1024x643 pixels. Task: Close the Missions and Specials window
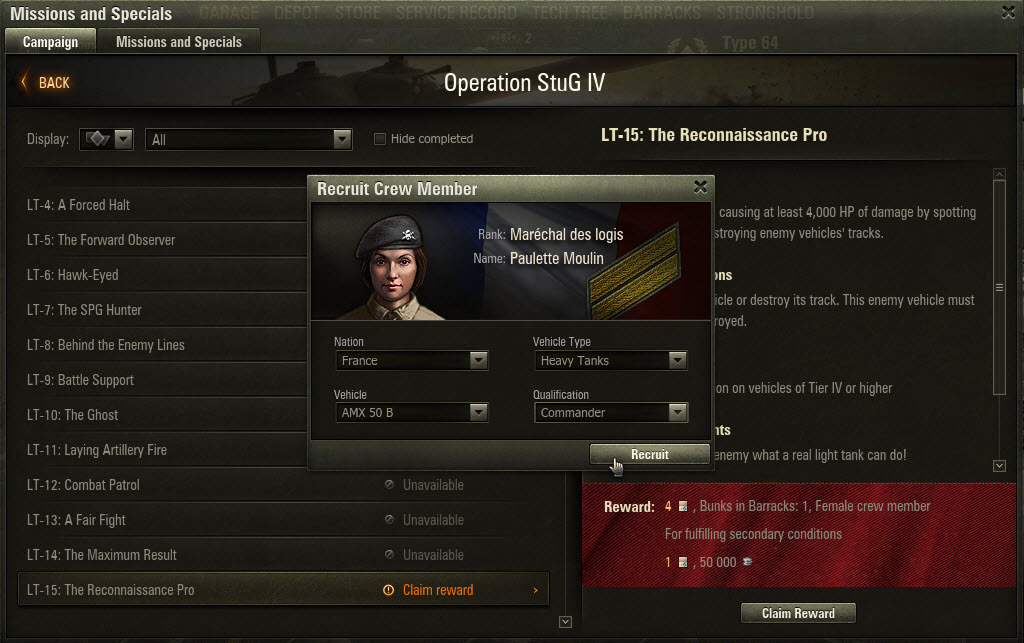[1009, 12]
